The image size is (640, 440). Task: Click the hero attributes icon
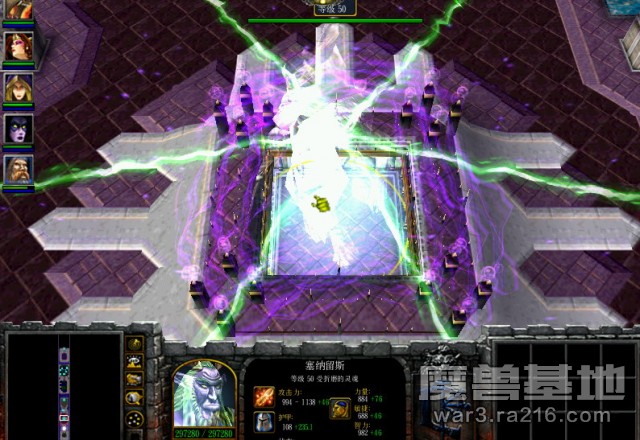tap(340, 409)
